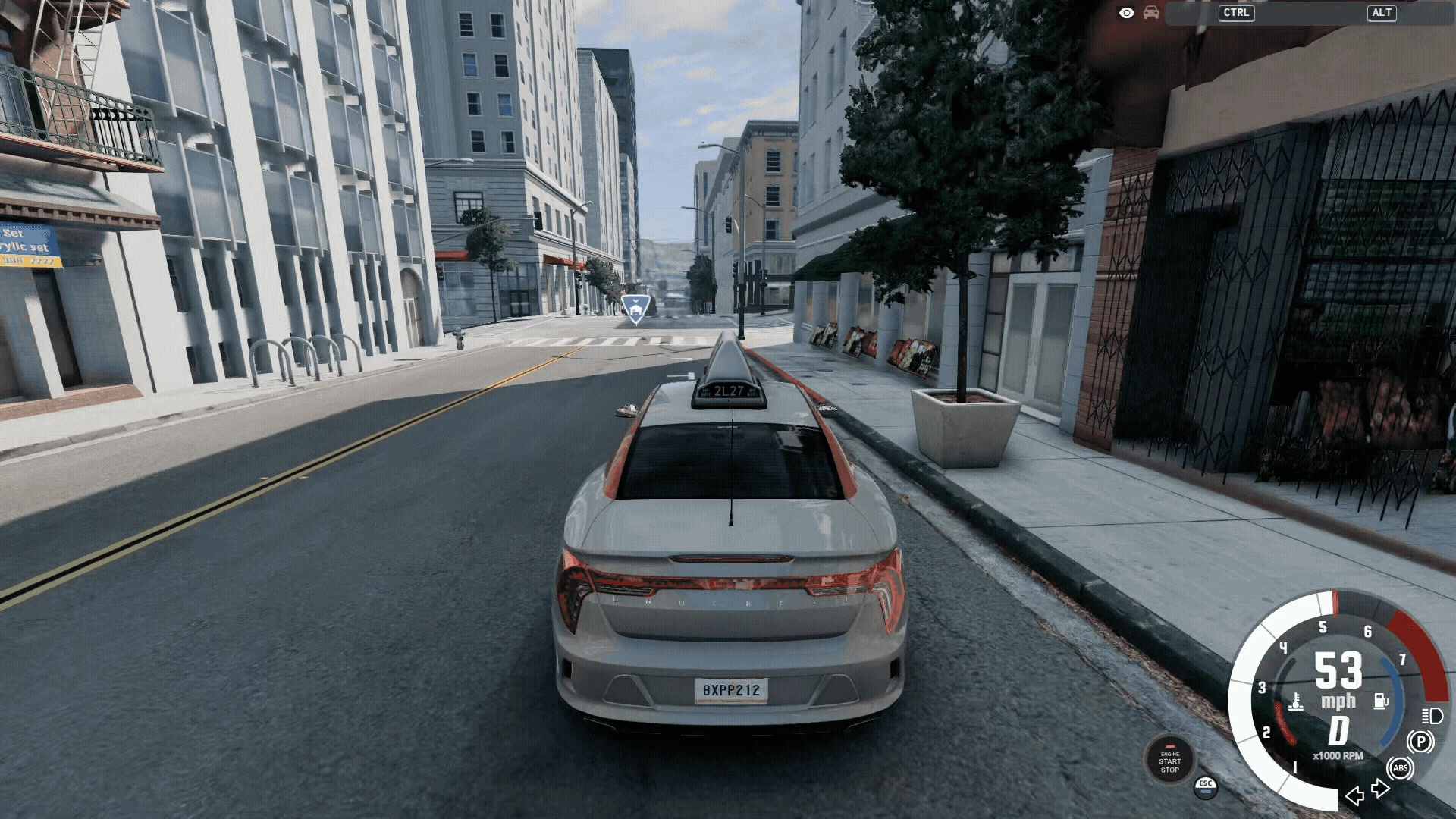The height and width of the screenshot is (819, 1456).
Task: Click the fuel pump gauge icon
Action: (x=1381, y=700)
